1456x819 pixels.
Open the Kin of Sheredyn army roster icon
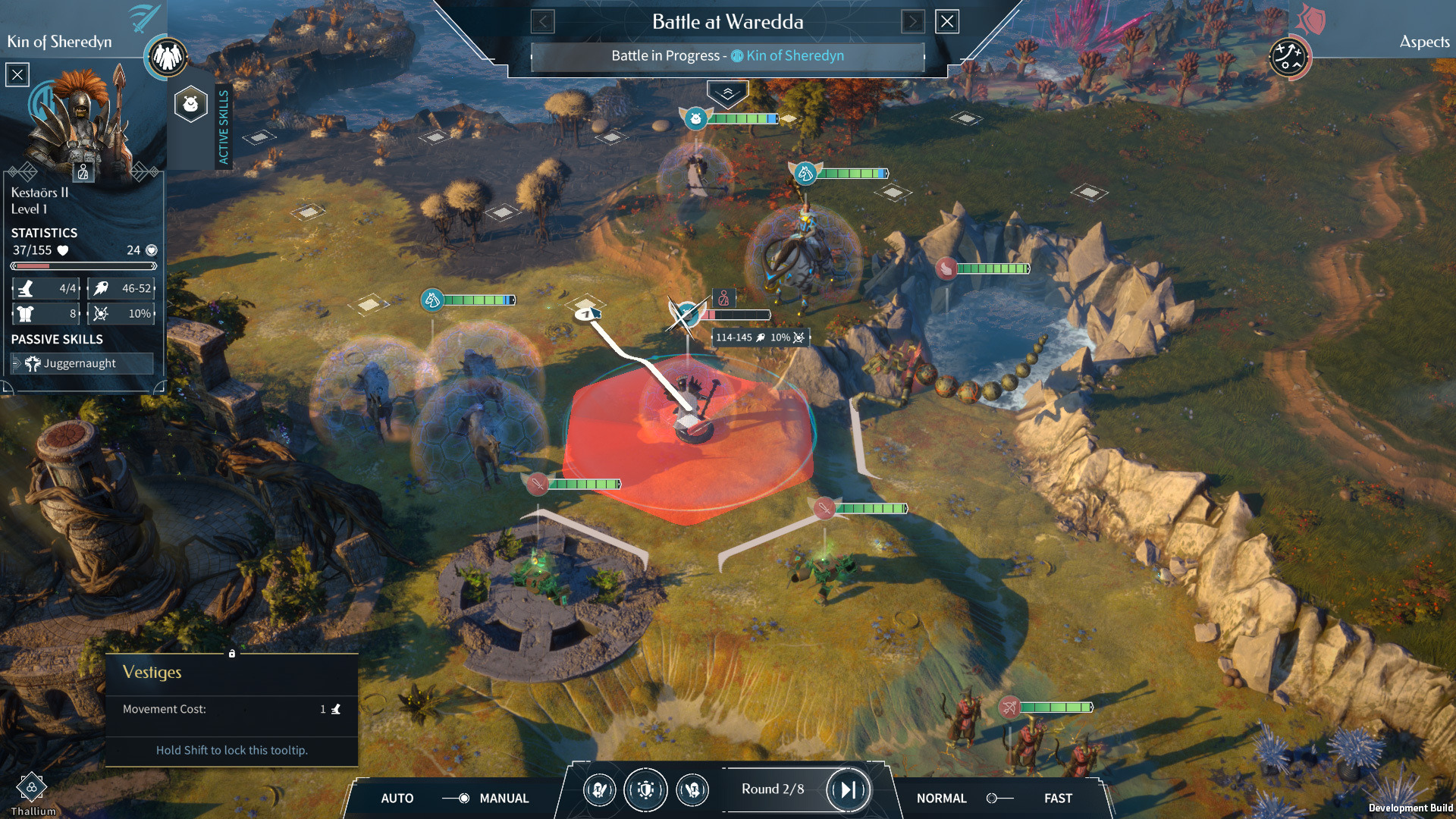click(x=168, y=57)
